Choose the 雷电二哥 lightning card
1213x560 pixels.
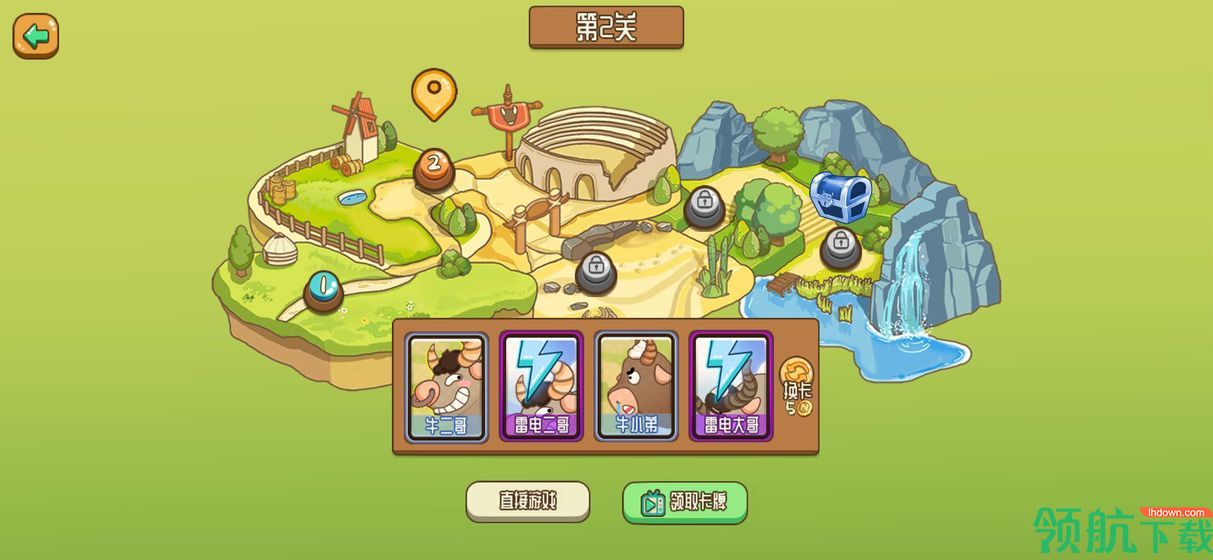click(x=541, y=387)
